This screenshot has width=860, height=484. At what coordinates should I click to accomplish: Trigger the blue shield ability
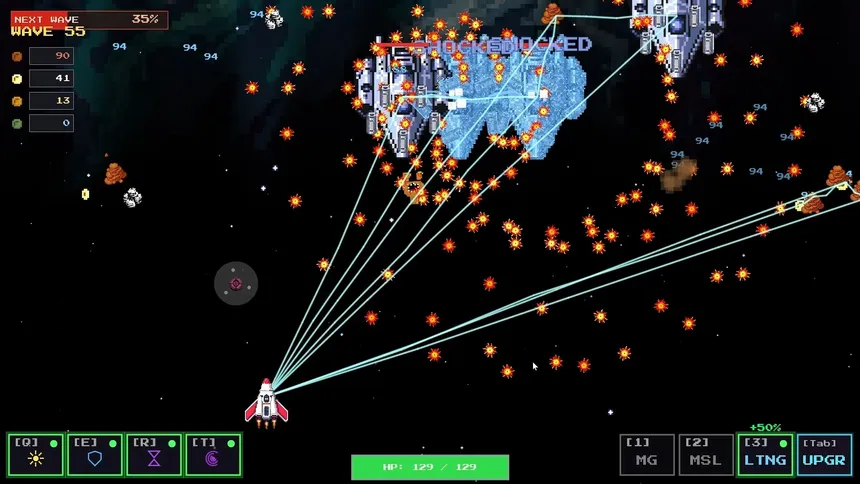95,455
